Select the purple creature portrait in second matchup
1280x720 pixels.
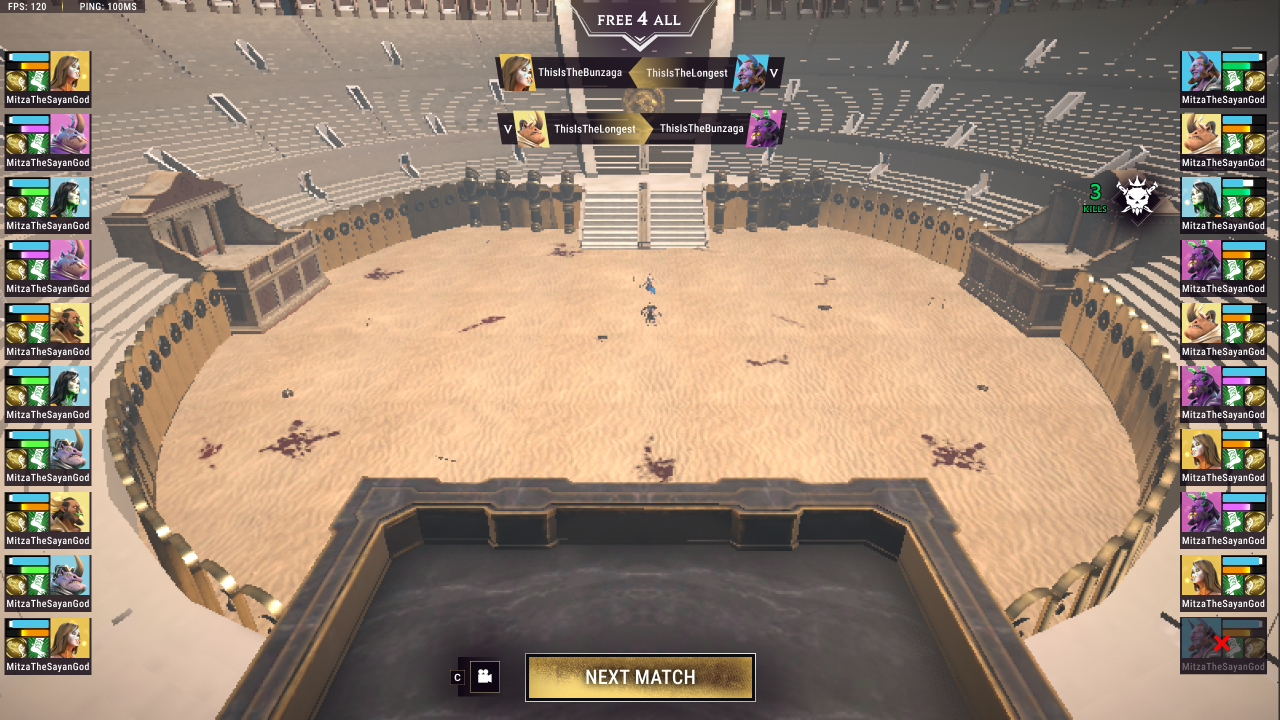[x=765, y=129]
